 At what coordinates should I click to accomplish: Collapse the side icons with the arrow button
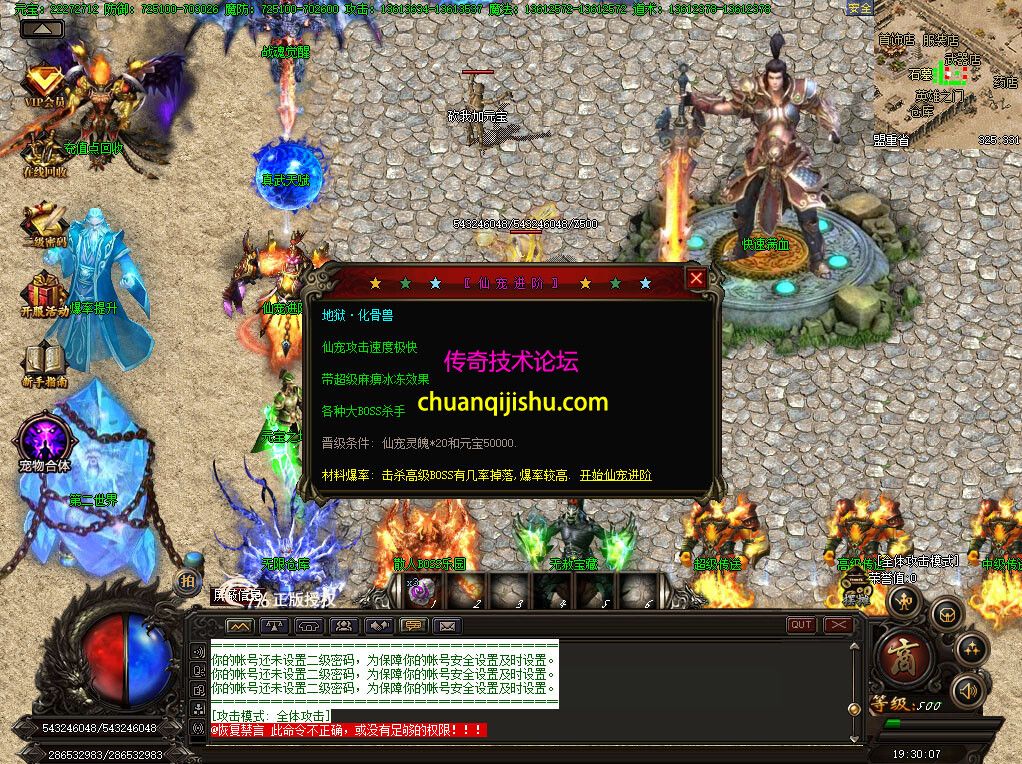(42, 29)
